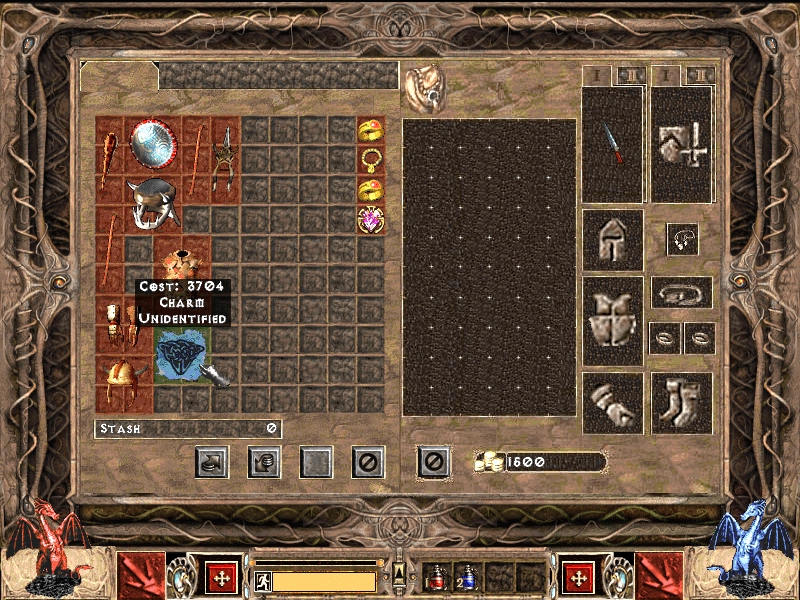Image resolution: width=800 pixels, height=600 pixels.
Task: Pick up the gold amulet
Action: (371, 159)
